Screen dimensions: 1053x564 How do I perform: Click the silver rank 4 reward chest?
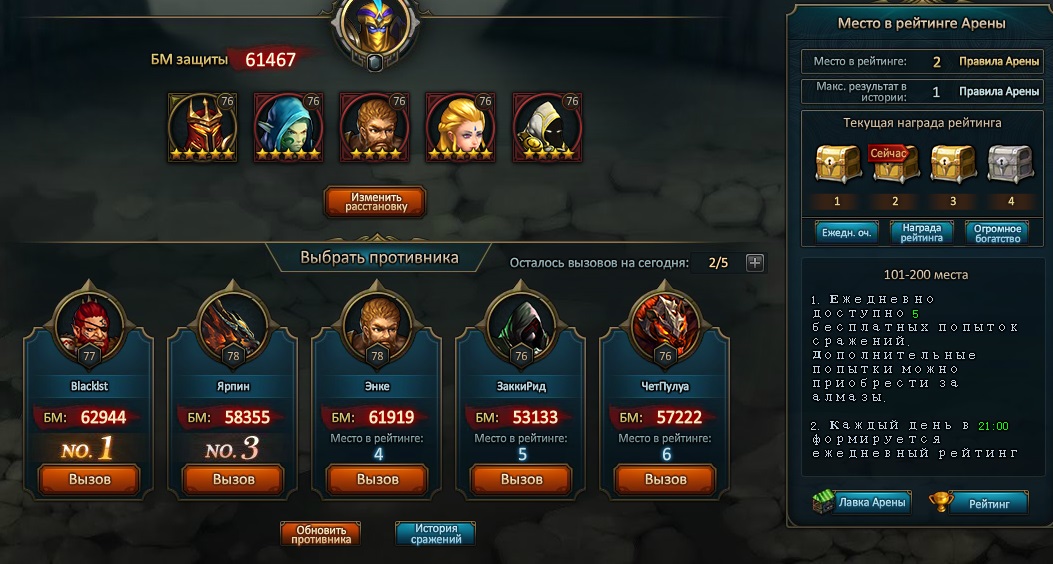coord(1012,161)
